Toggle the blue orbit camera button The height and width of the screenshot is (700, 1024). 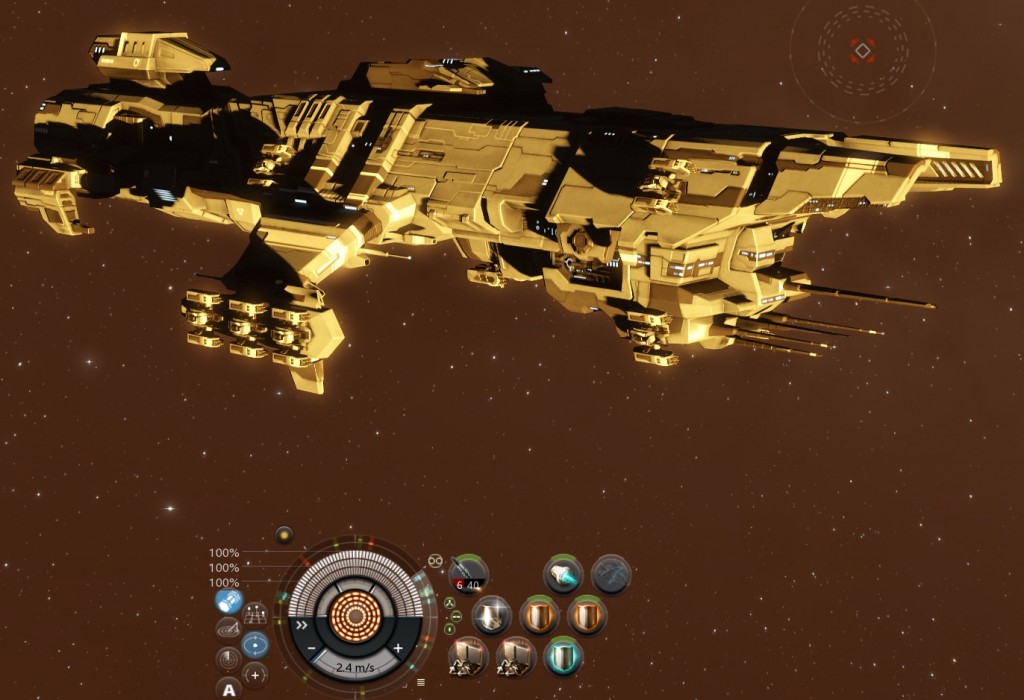[255, 645]
